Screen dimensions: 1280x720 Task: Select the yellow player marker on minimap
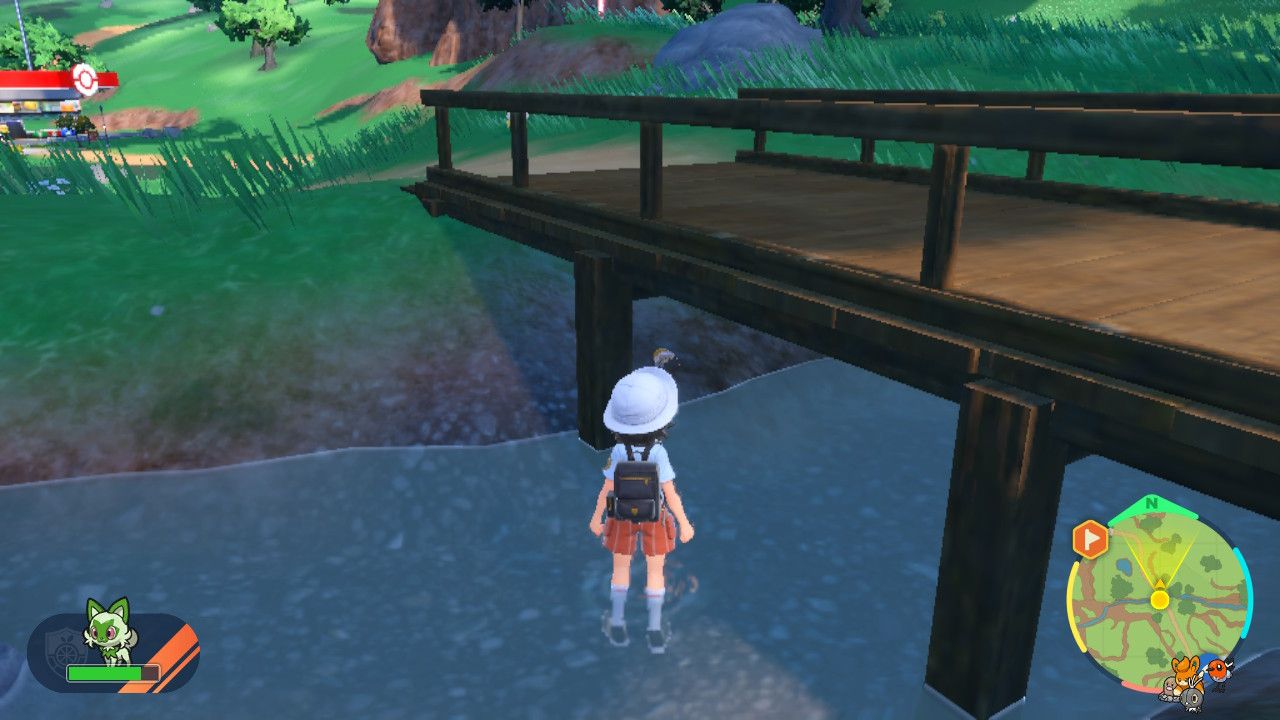coord(1159,599)
